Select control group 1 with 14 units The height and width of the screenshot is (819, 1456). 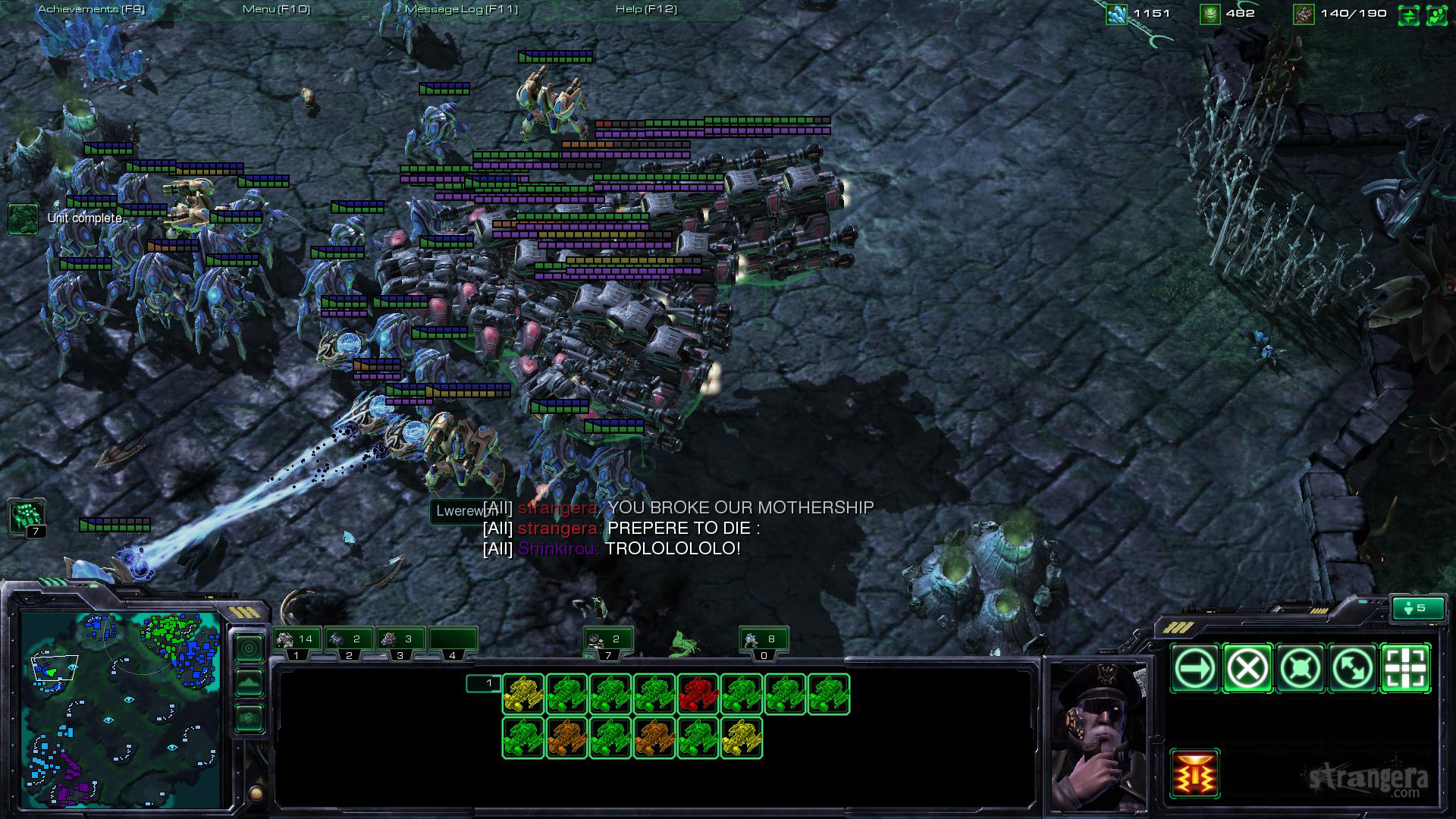(297, 640)
